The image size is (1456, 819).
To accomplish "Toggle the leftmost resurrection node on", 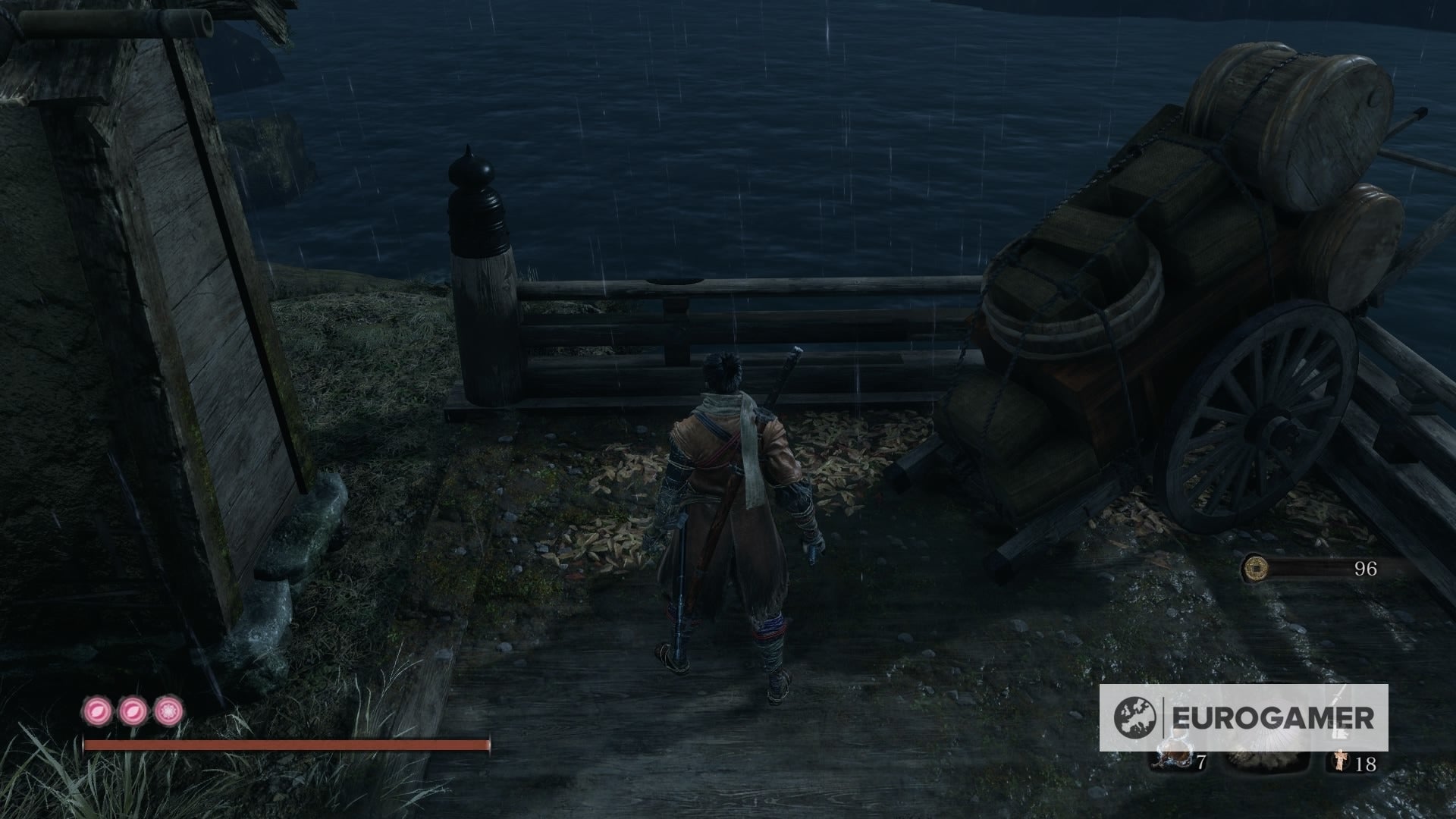I will pyautogui.click(x=99, y=709).
